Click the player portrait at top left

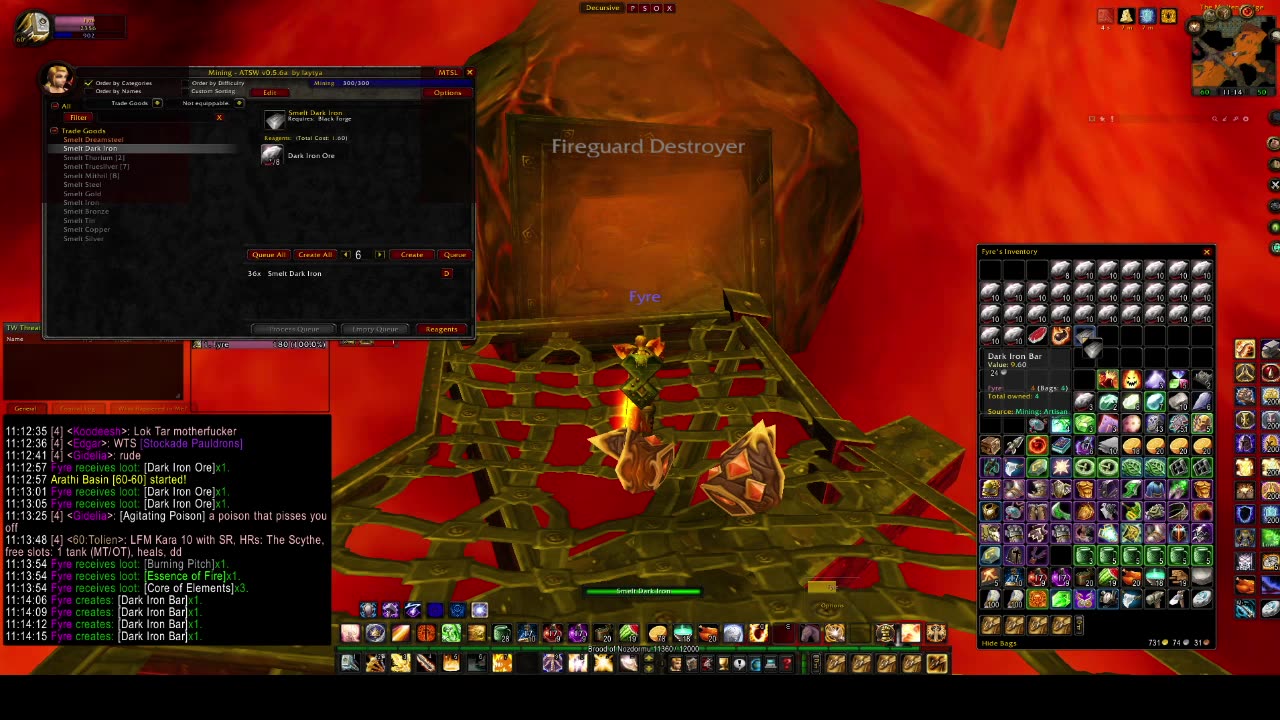point(33,28)
